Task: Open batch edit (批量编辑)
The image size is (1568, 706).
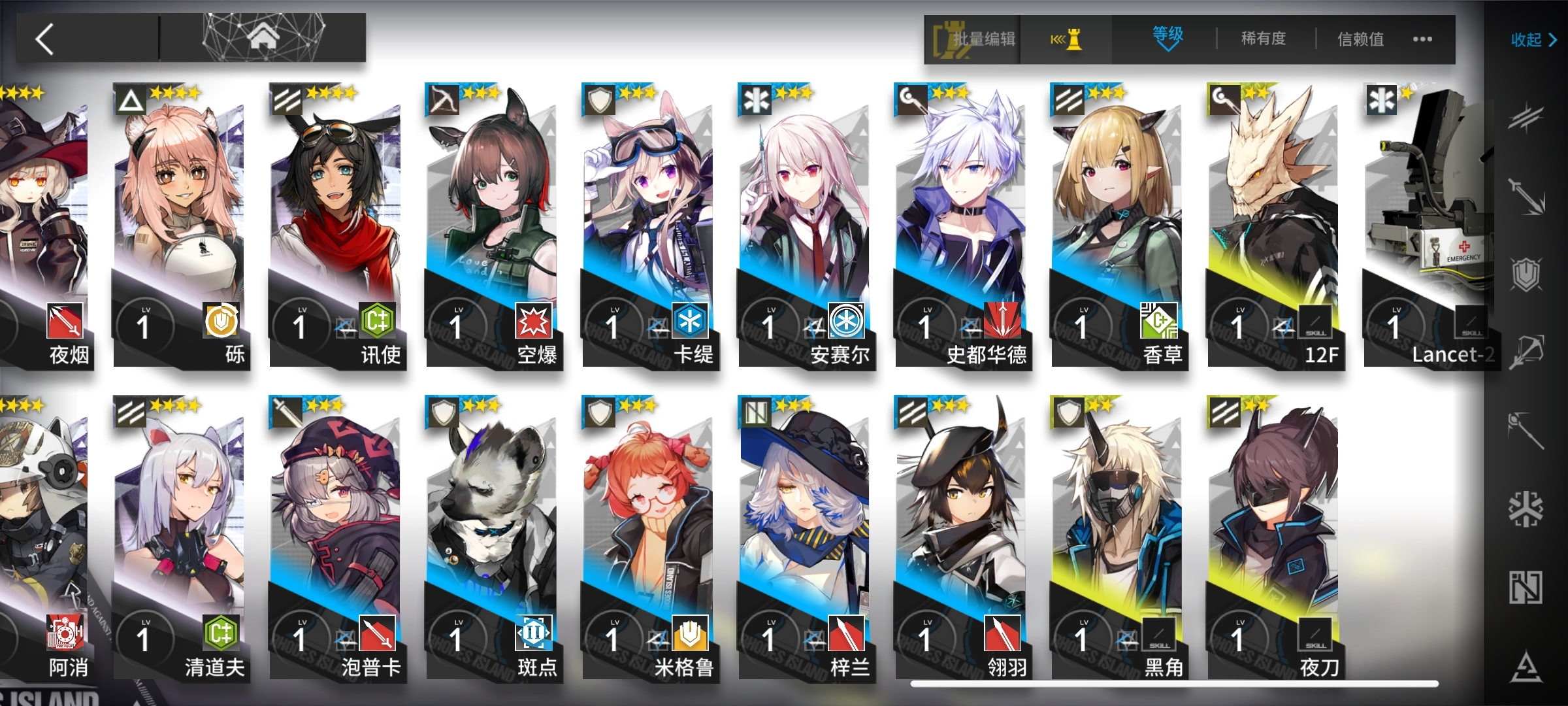Action: [973, 39]
